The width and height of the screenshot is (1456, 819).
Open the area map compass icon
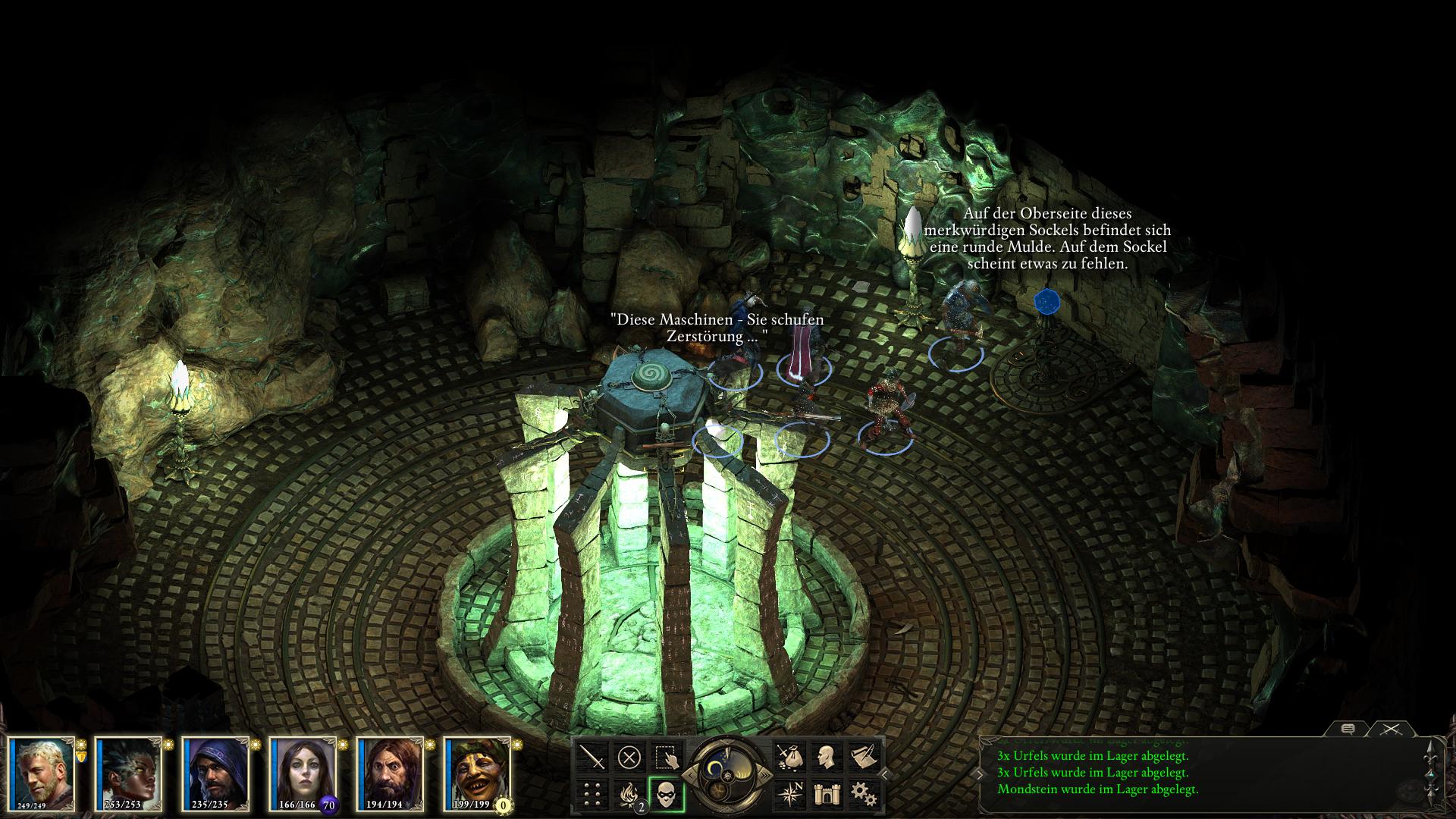click(789, 794)
